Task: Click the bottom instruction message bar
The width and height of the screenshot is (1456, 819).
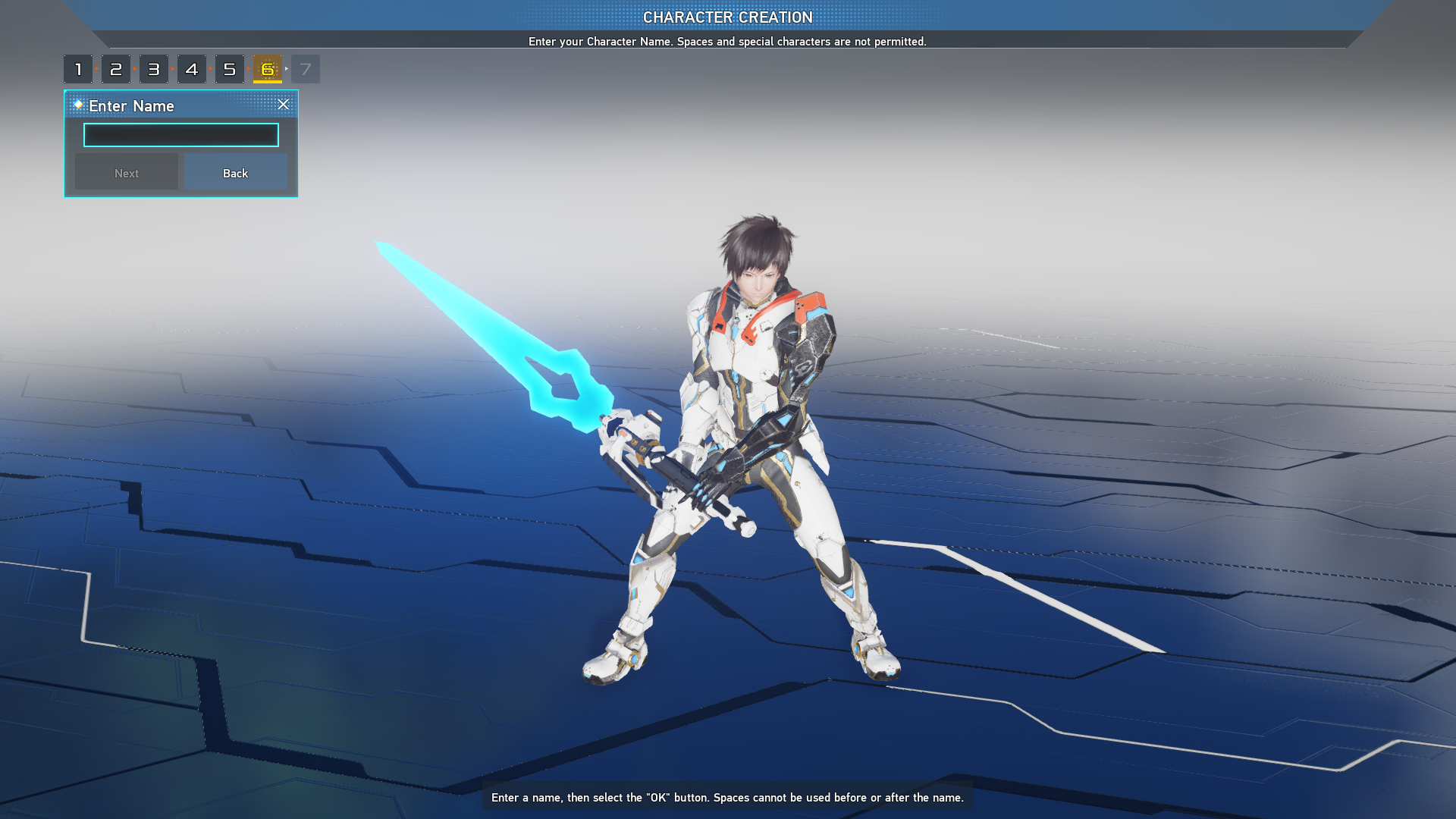Action: pyautogui.click(x=726, y=798)
